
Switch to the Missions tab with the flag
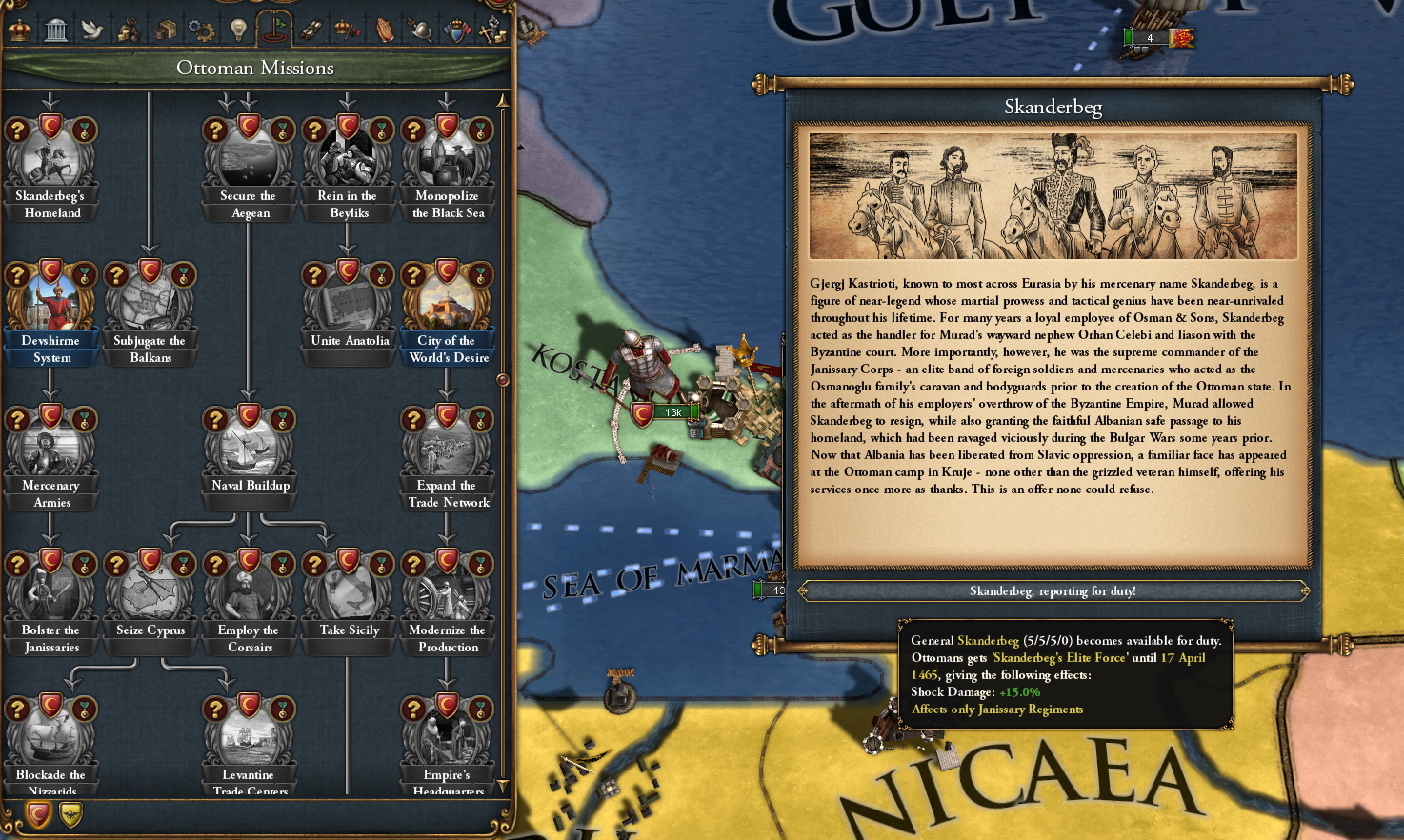click(x=275, y=29)
